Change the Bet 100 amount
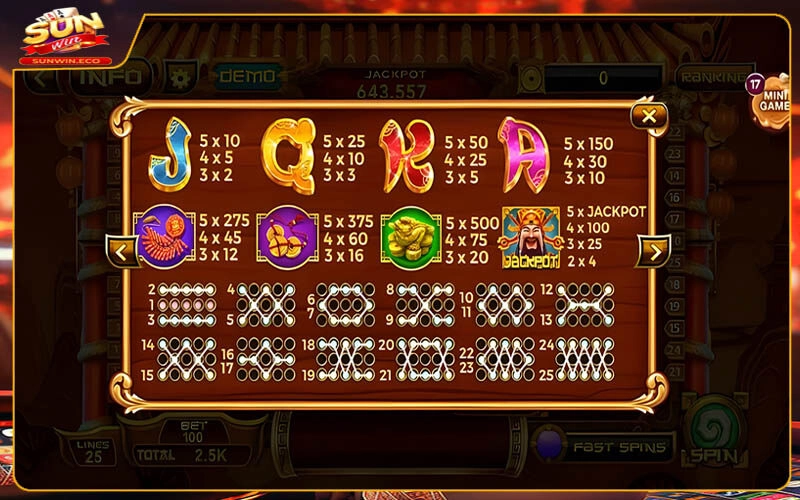 (193, 431)
